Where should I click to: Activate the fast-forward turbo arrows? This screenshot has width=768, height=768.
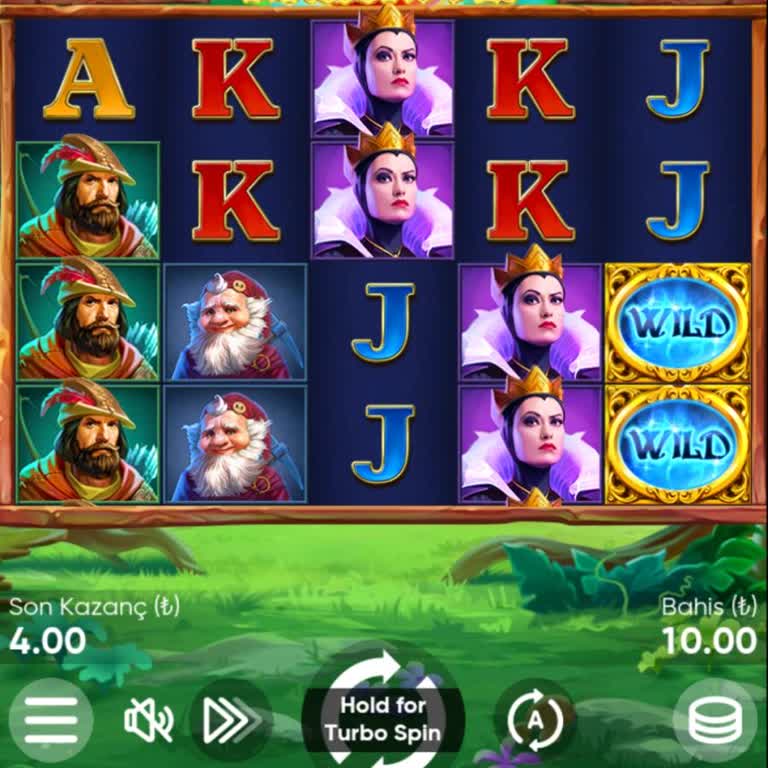pyautogui.click(x=230, y=720)
